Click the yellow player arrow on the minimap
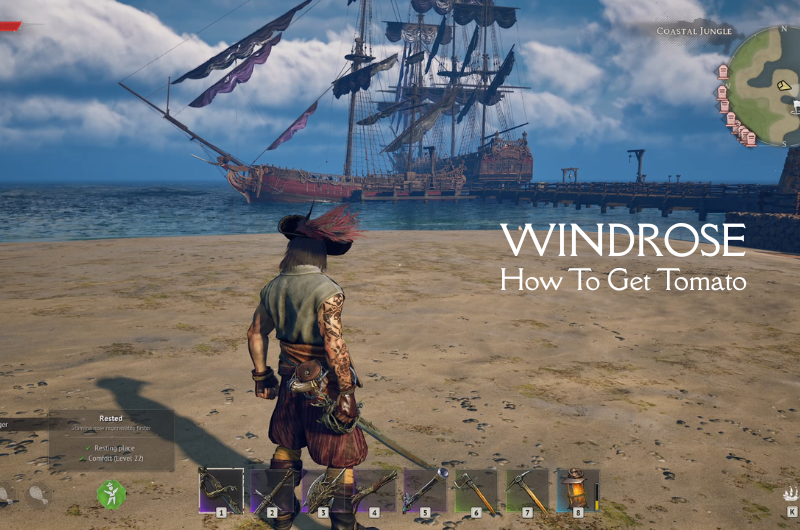Image resolution: width=800 pixels, height=530 pixels. 785,86
